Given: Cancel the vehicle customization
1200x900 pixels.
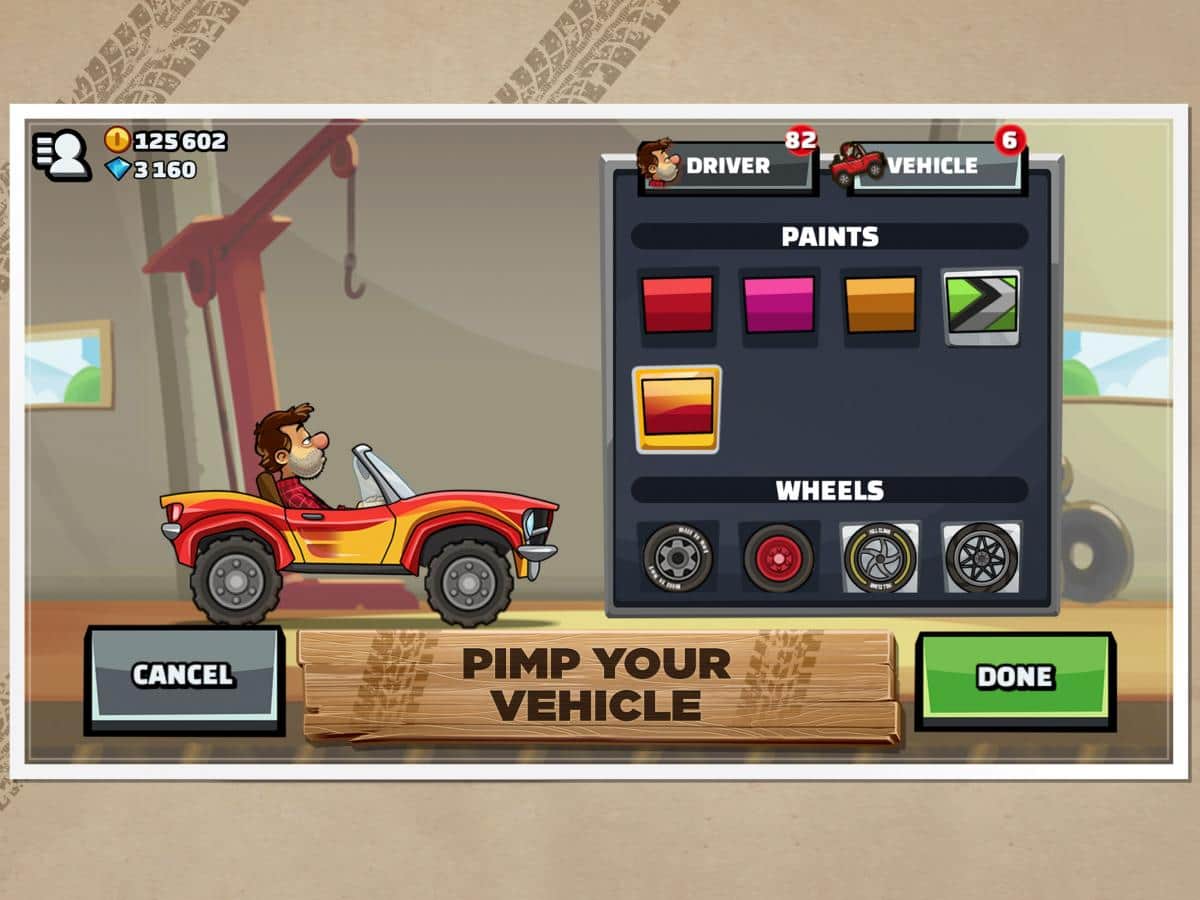Looking at the screenshot, I should coord(184,677).
